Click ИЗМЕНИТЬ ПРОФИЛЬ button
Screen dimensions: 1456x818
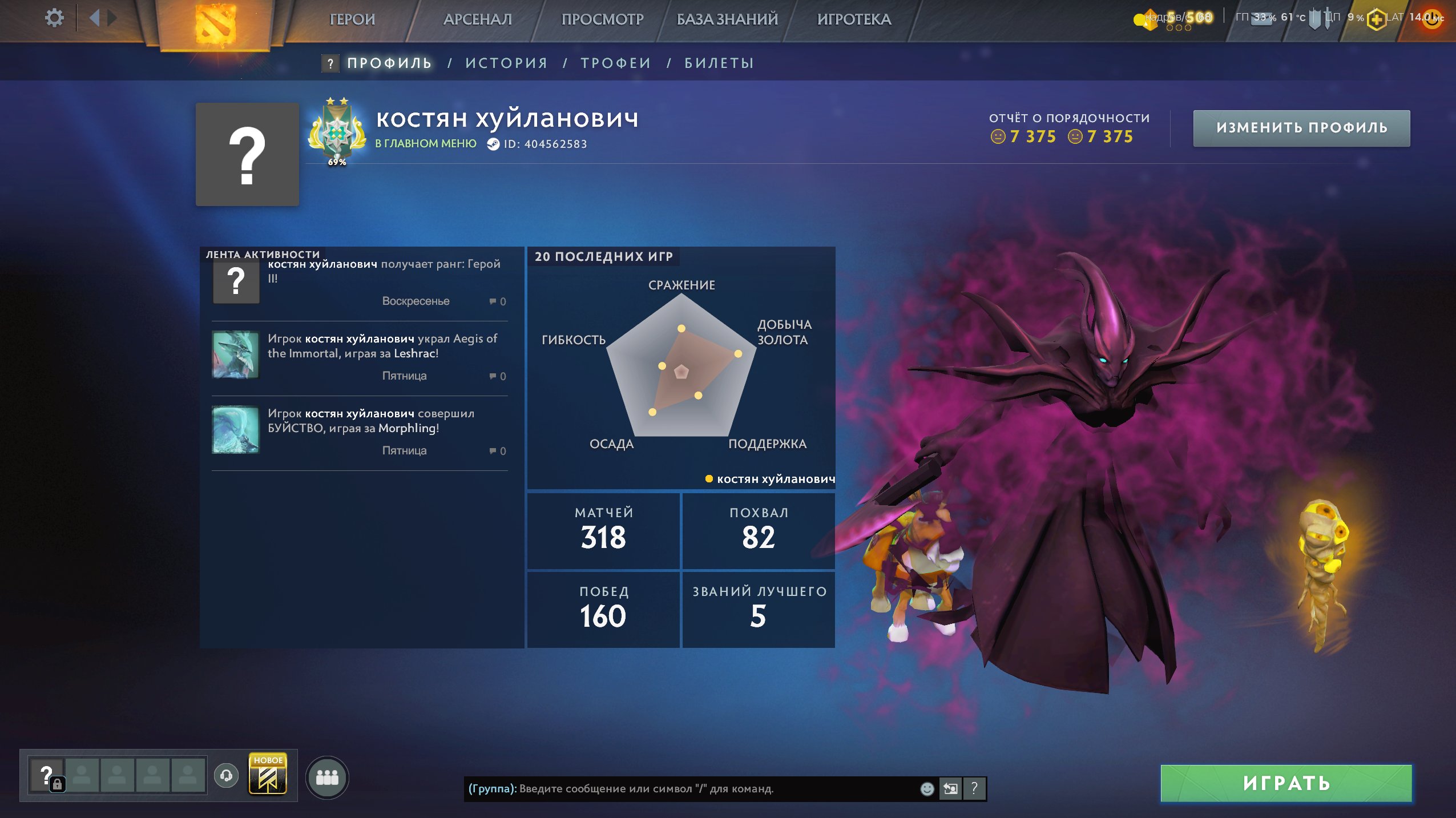(1302, 128)
